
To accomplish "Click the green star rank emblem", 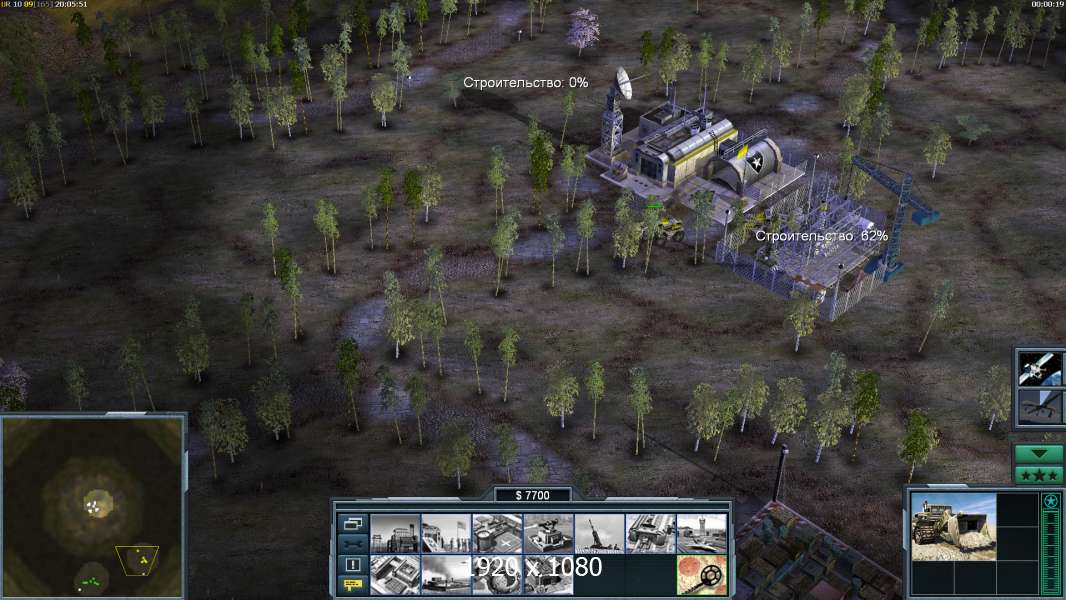I will 1051,501.
